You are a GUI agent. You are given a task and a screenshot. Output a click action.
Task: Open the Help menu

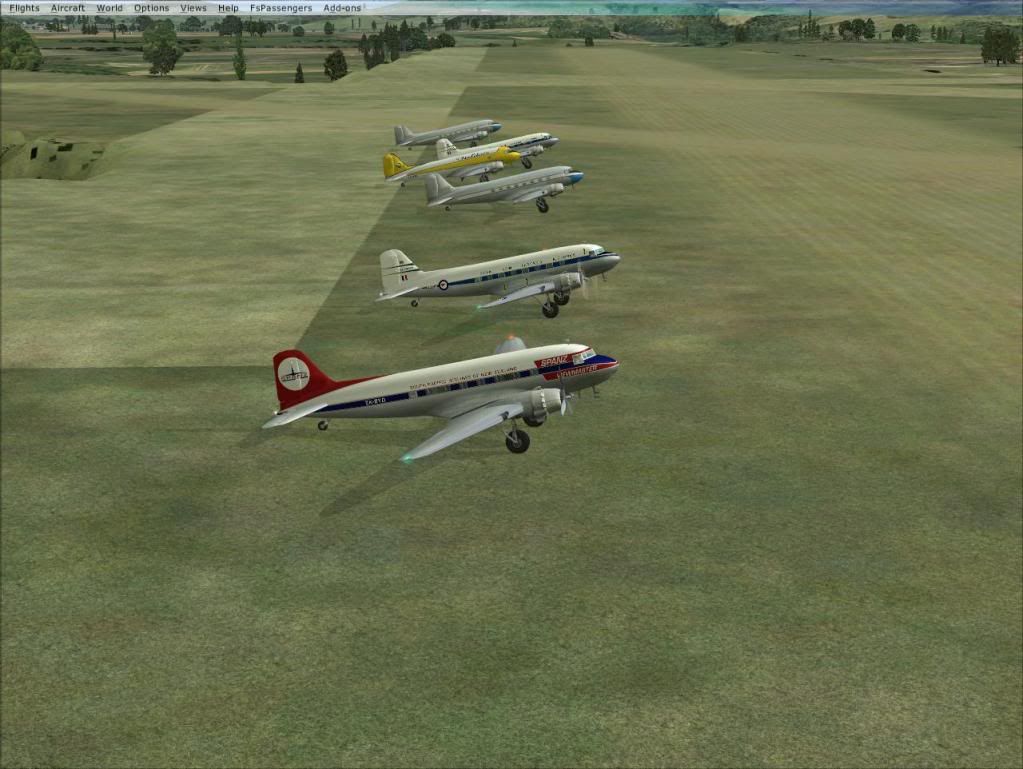coord(228,8)
